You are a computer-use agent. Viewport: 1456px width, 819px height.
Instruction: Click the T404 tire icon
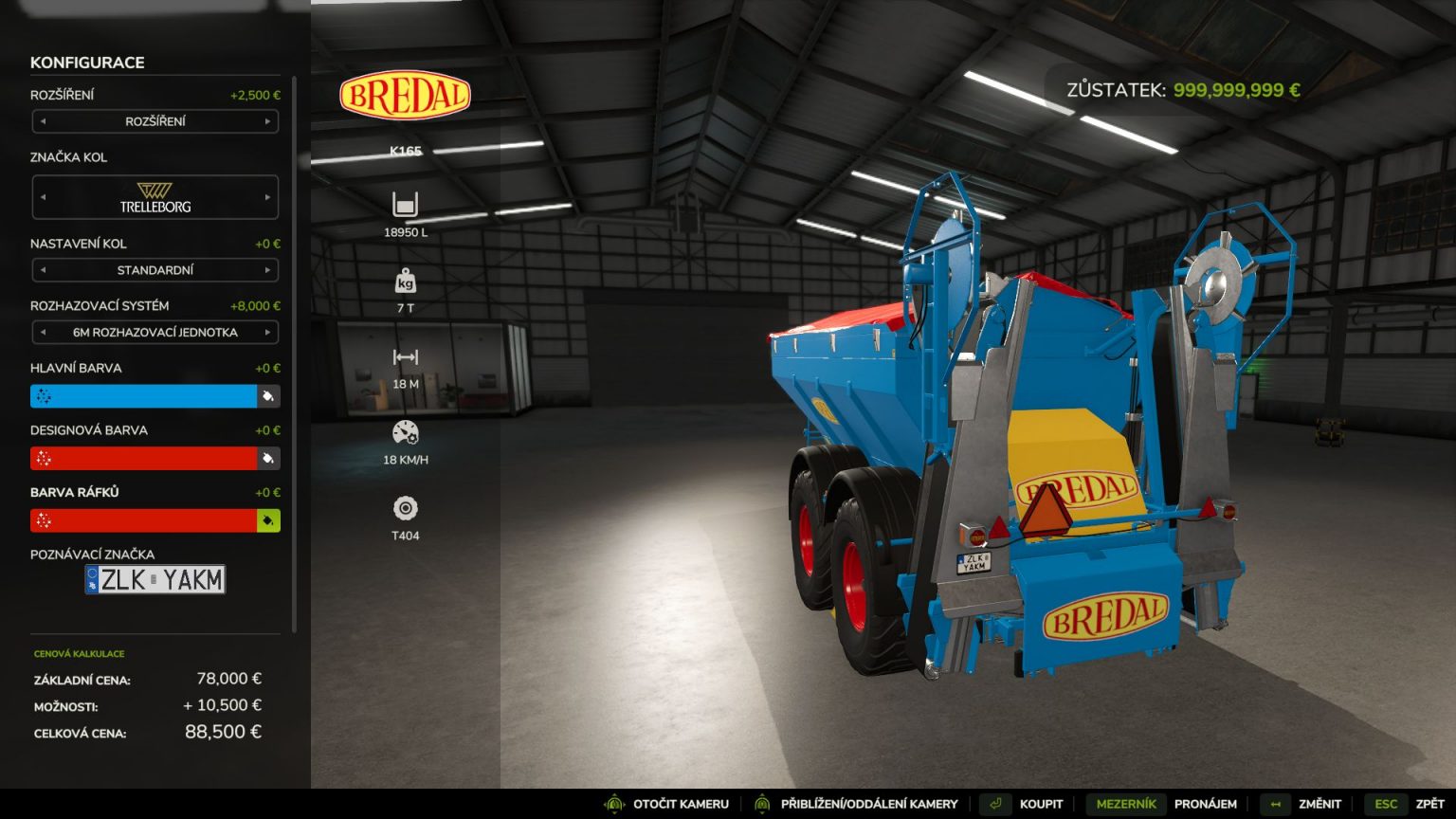pos(406,509)
